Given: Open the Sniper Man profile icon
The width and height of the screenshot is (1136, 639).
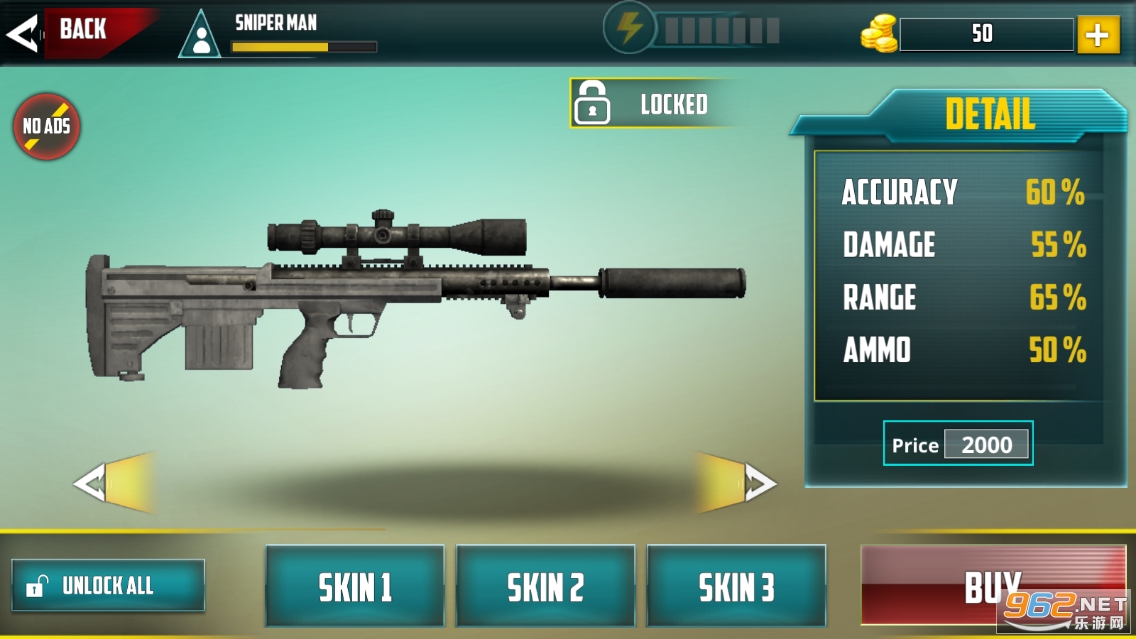Looking at the screenshot, I should [x=200, y=36].
